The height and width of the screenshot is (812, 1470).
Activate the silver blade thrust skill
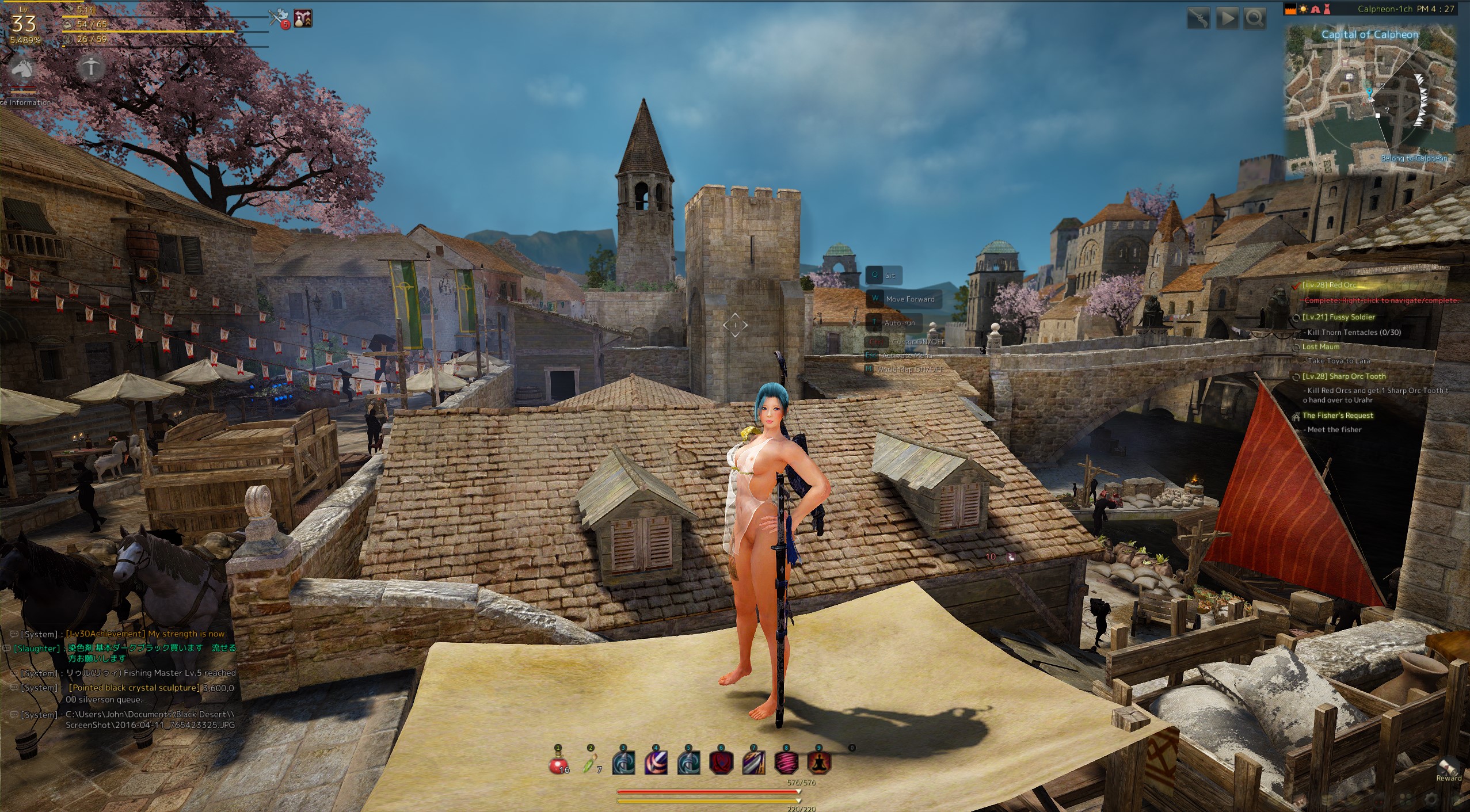click(x=754, y=764)
